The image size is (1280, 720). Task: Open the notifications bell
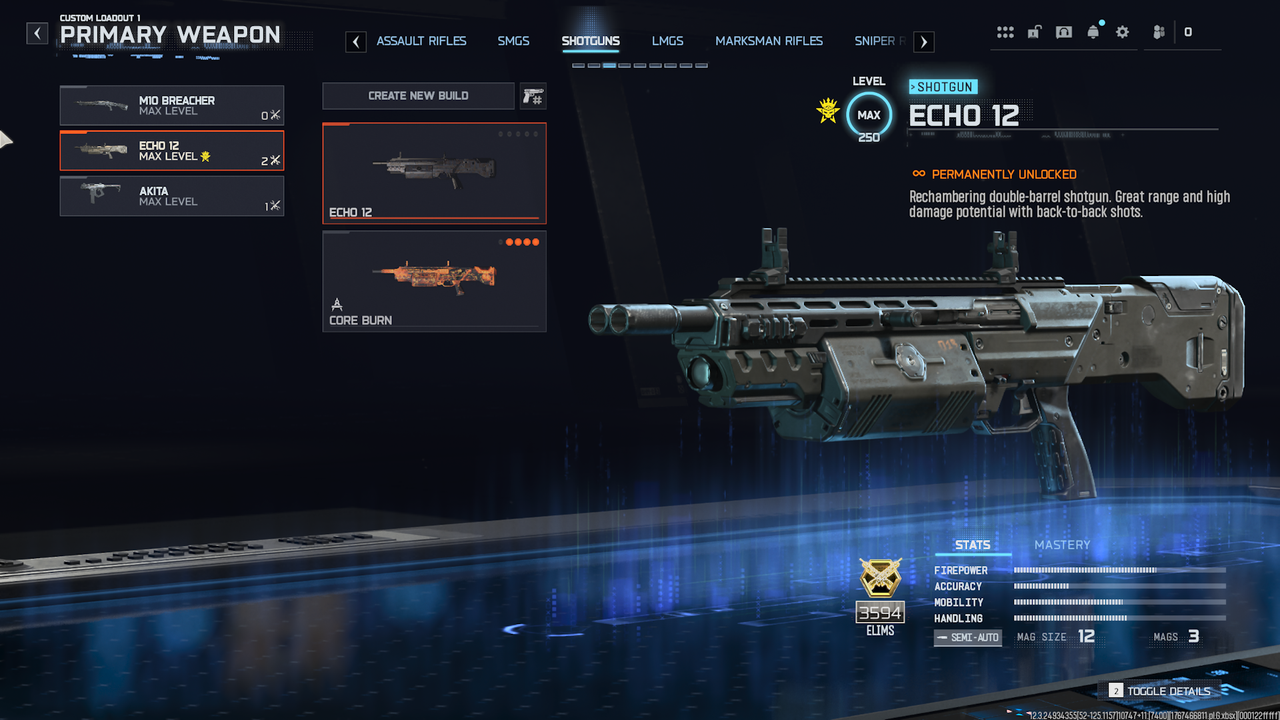[x=1093, y=32]
